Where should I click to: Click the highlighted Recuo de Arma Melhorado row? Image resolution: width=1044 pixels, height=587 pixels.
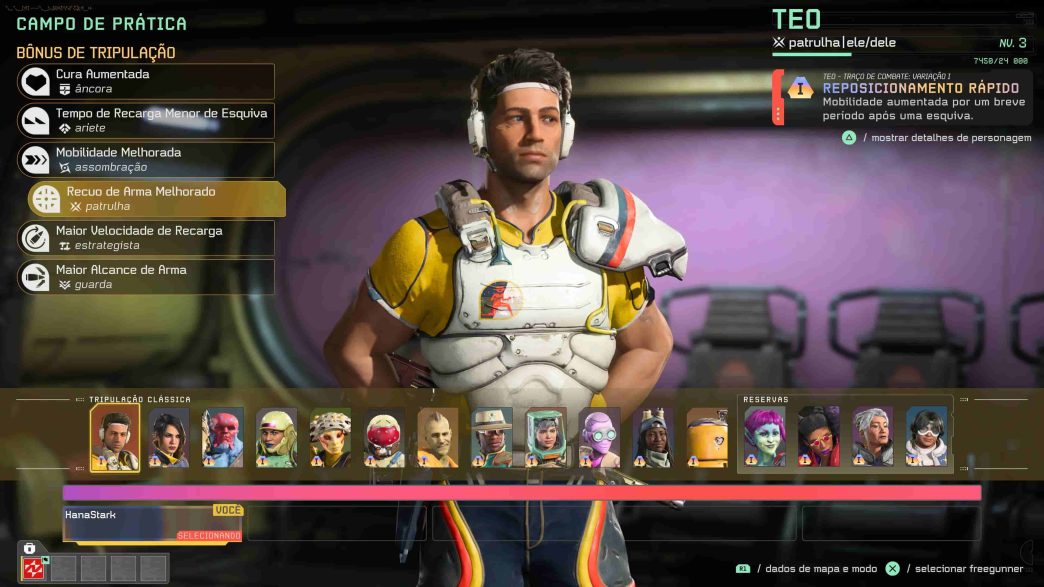tap(157, 199)
